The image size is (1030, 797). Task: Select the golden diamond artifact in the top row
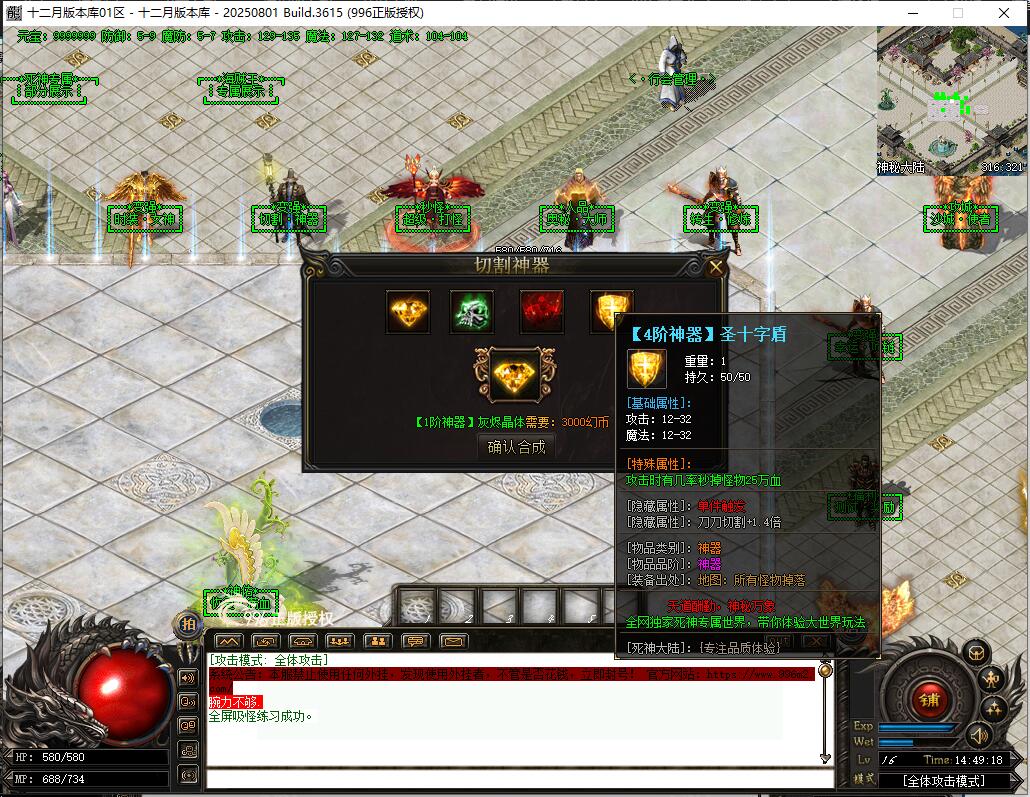pos(408,312)
